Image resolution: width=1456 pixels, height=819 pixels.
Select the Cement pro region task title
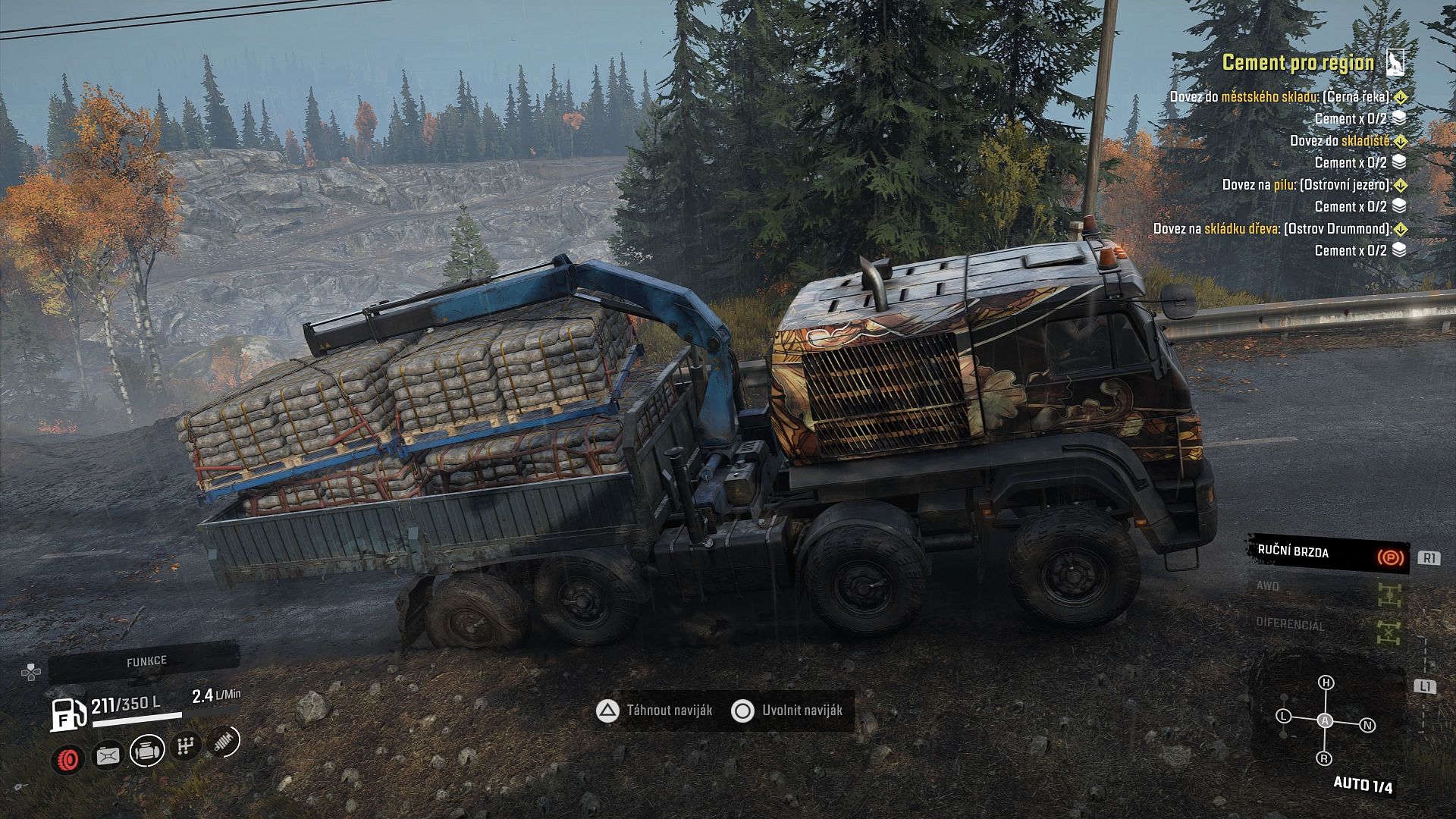1298,63
